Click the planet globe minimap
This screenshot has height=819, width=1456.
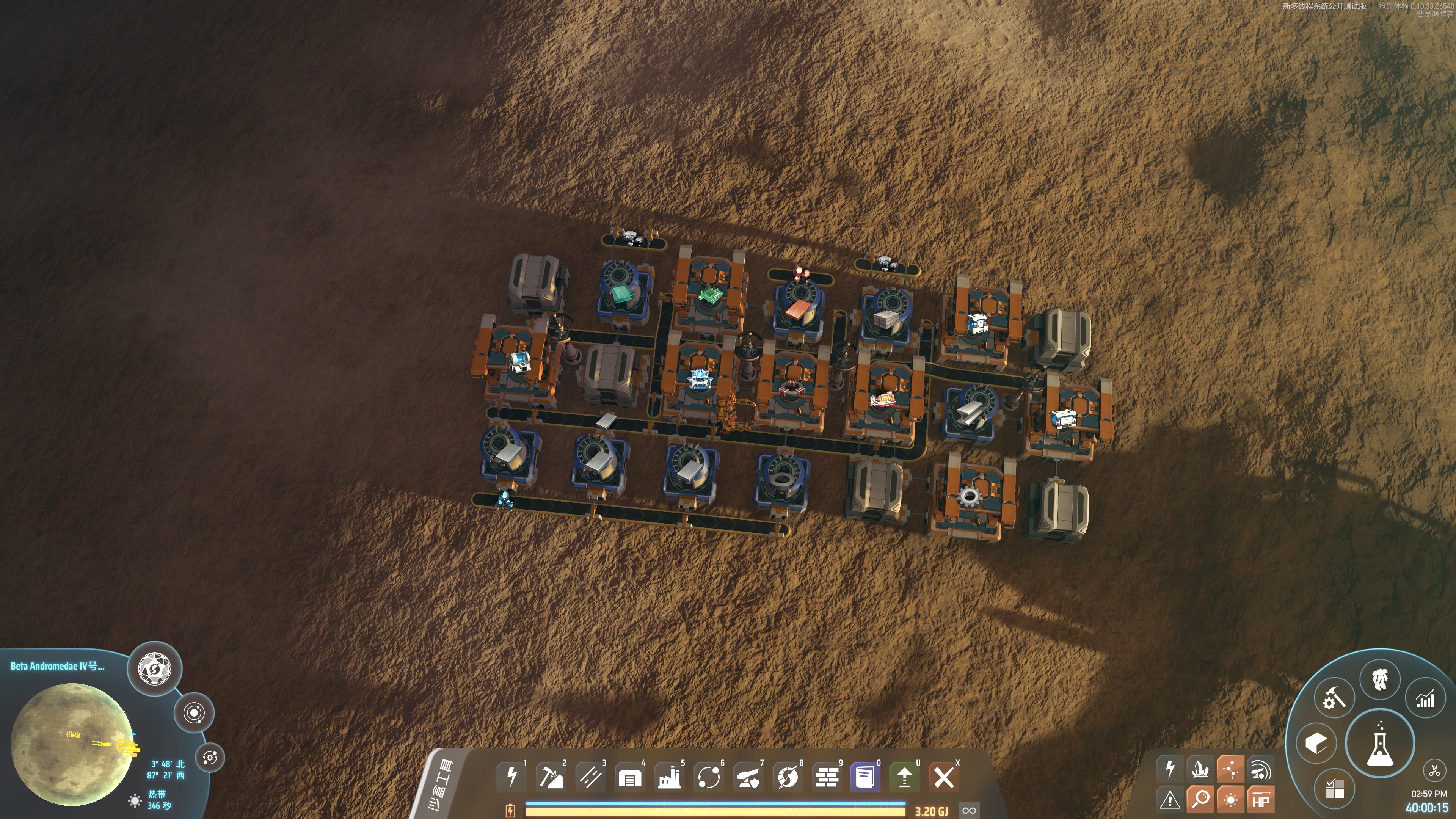pos(72,744)
